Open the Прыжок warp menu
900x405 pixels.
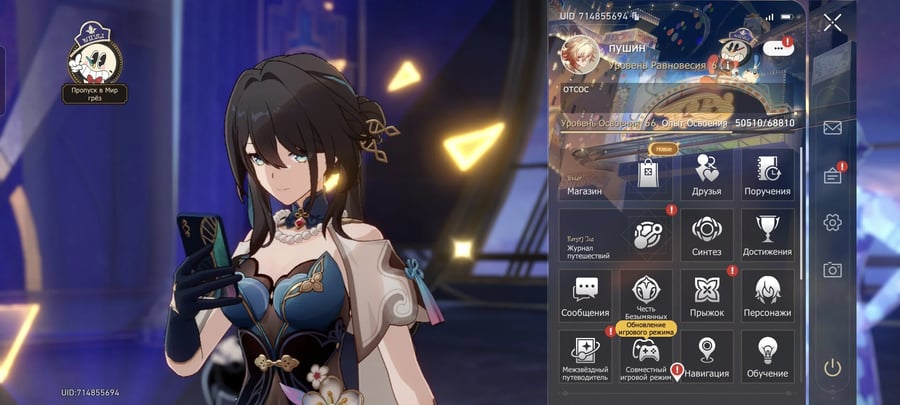(706, 297)
